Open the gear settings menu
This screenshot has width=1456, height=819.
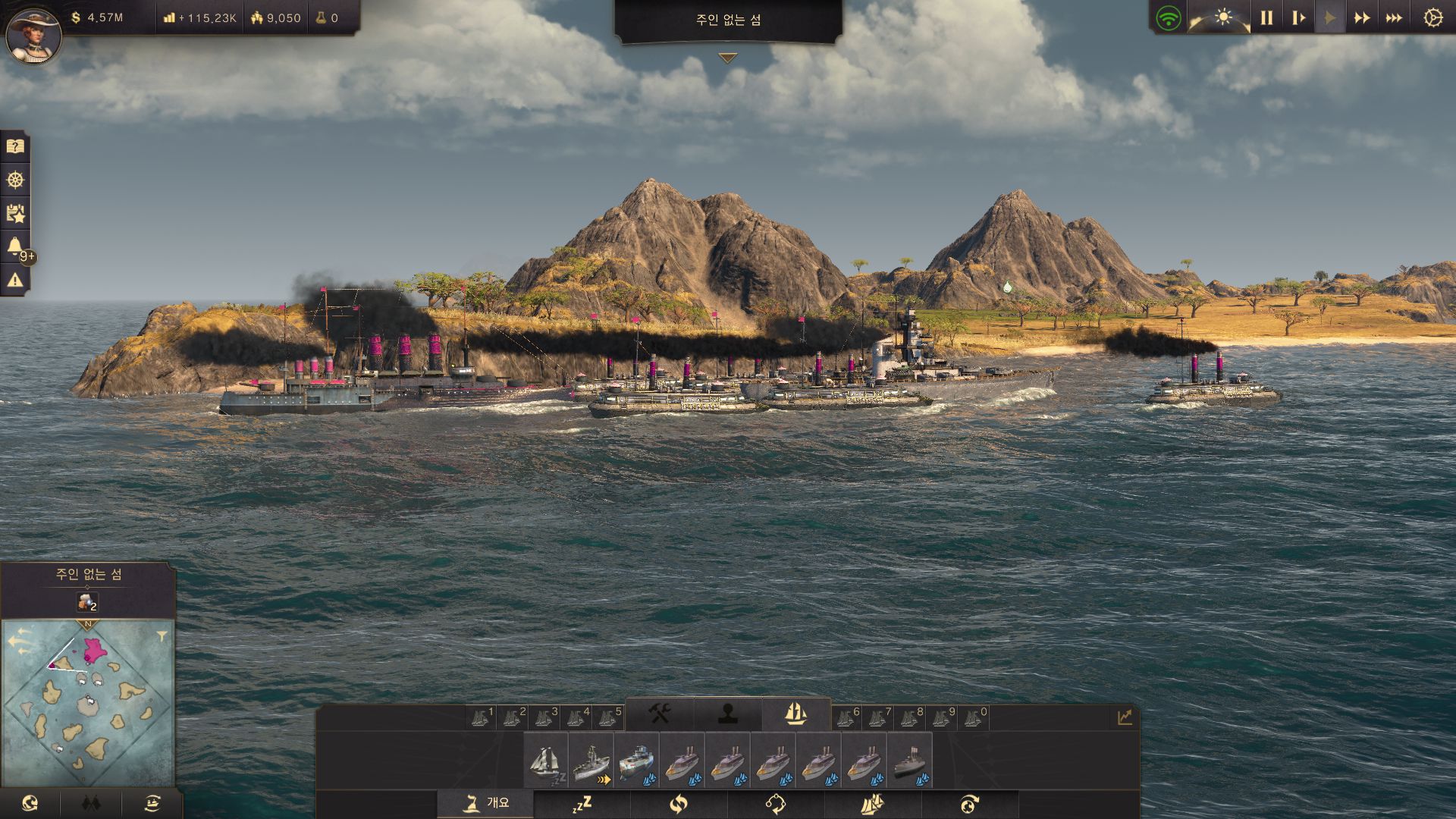(x=1432, y=17)
